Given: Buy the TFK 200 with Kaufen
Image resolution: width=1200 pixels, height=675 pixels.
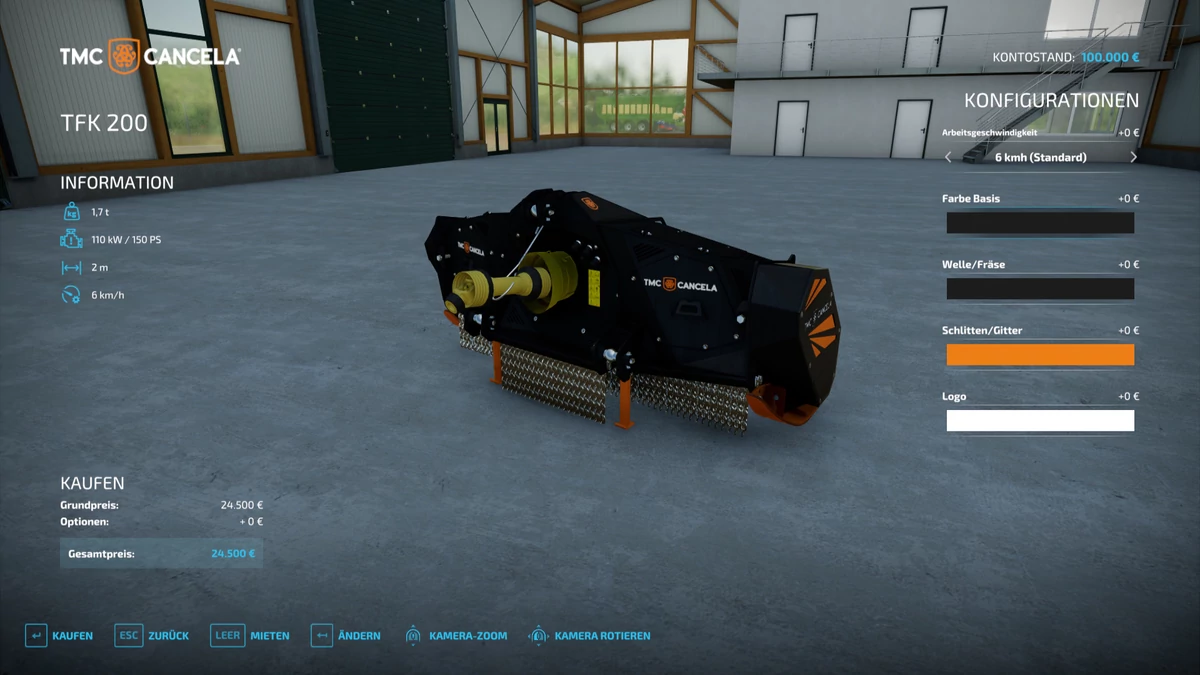Looking at the screenshot, I should pyautogui.click(x=59, y=636).
